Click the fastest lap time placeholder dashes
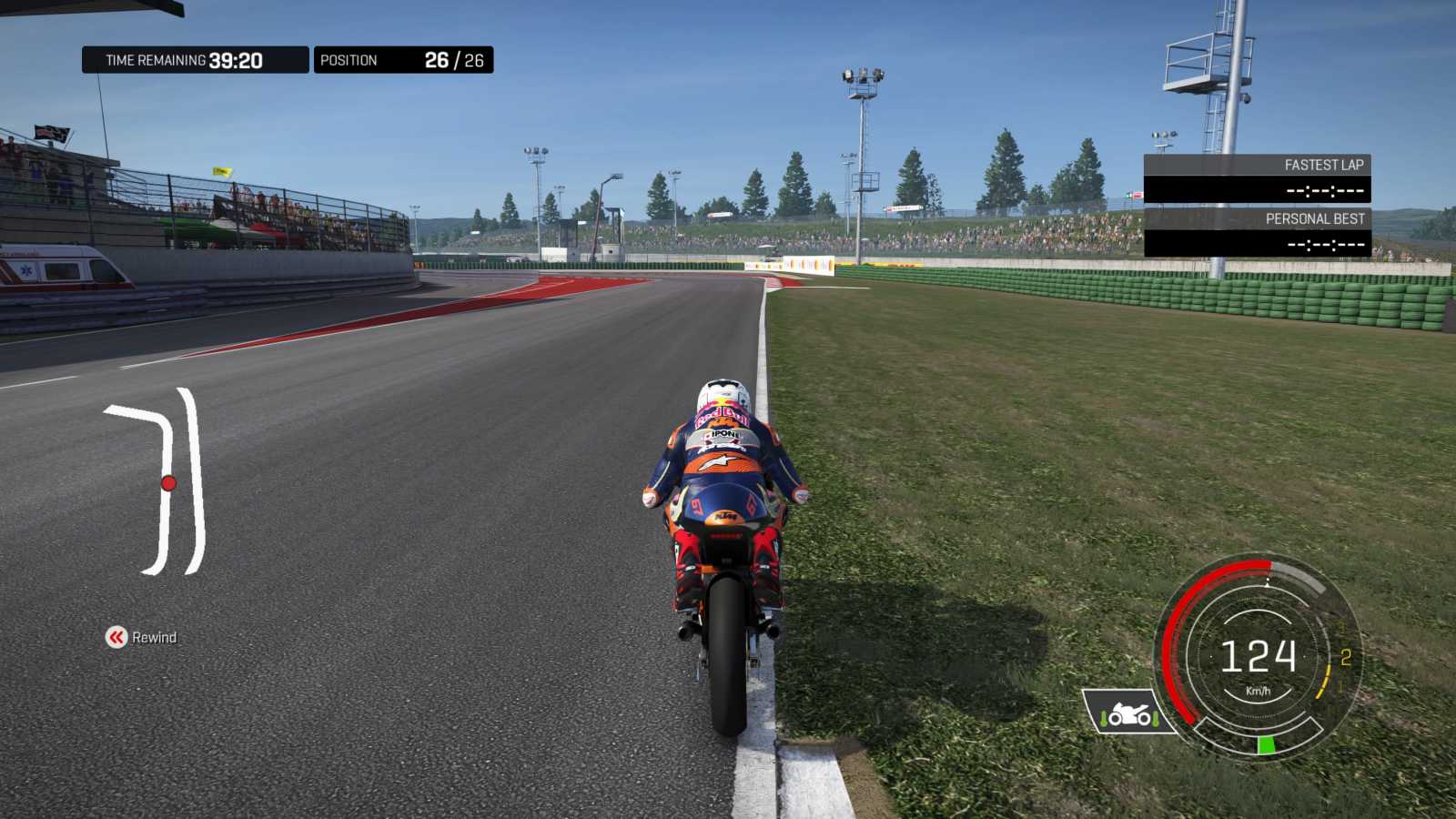 tap(1324, 193)
